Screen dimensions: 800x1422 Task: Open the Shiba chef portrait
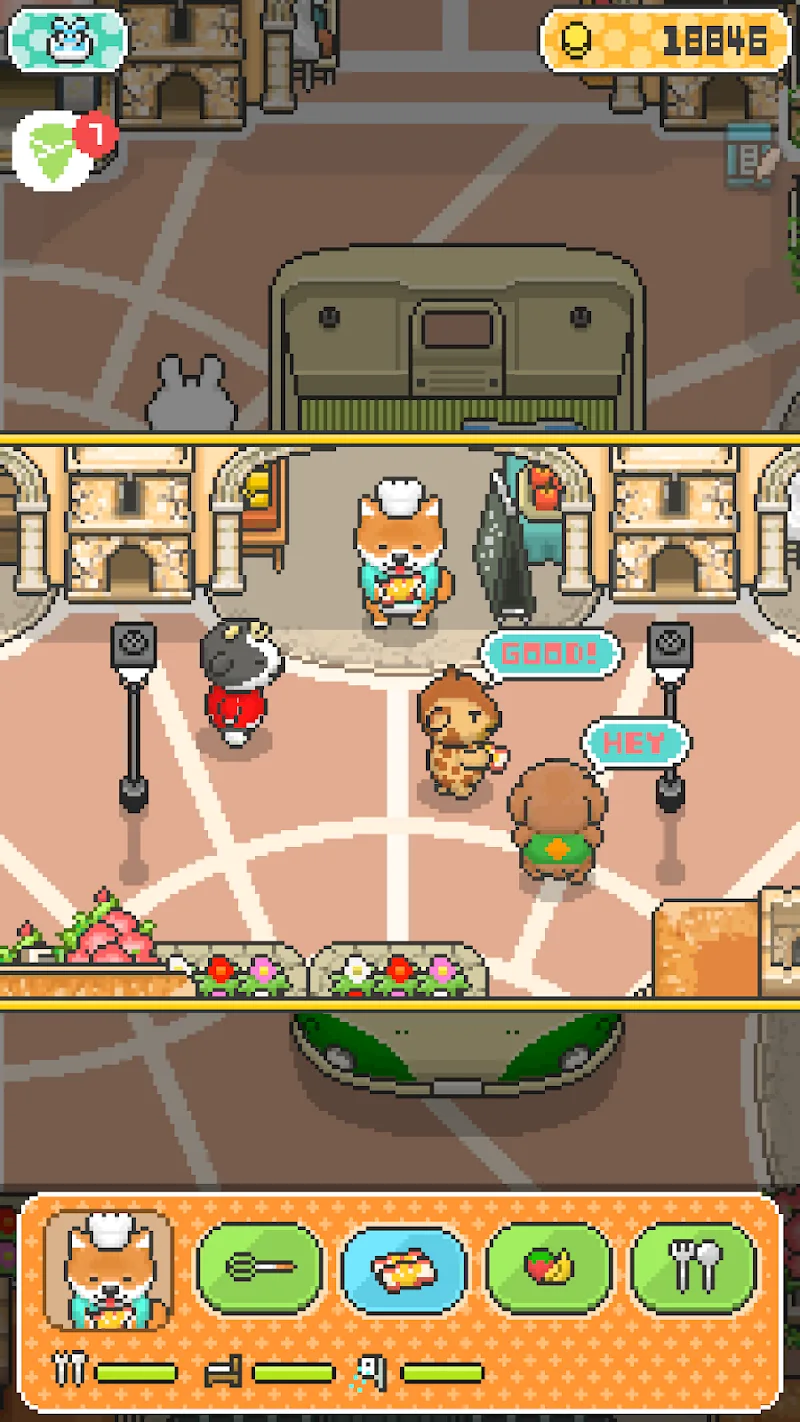109,1269
